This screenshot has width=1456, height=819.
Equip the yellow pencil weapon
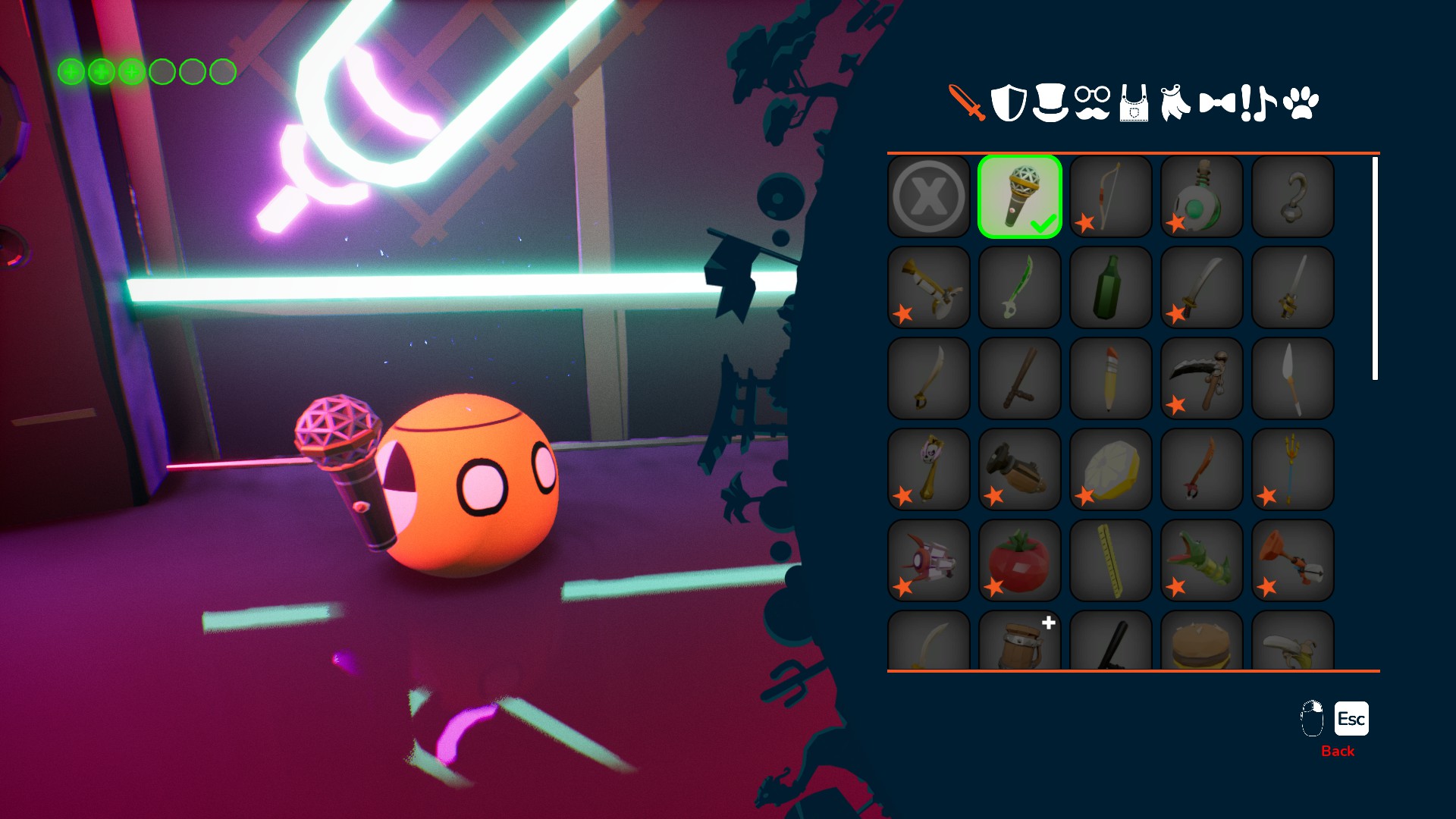click(1111, 378)
